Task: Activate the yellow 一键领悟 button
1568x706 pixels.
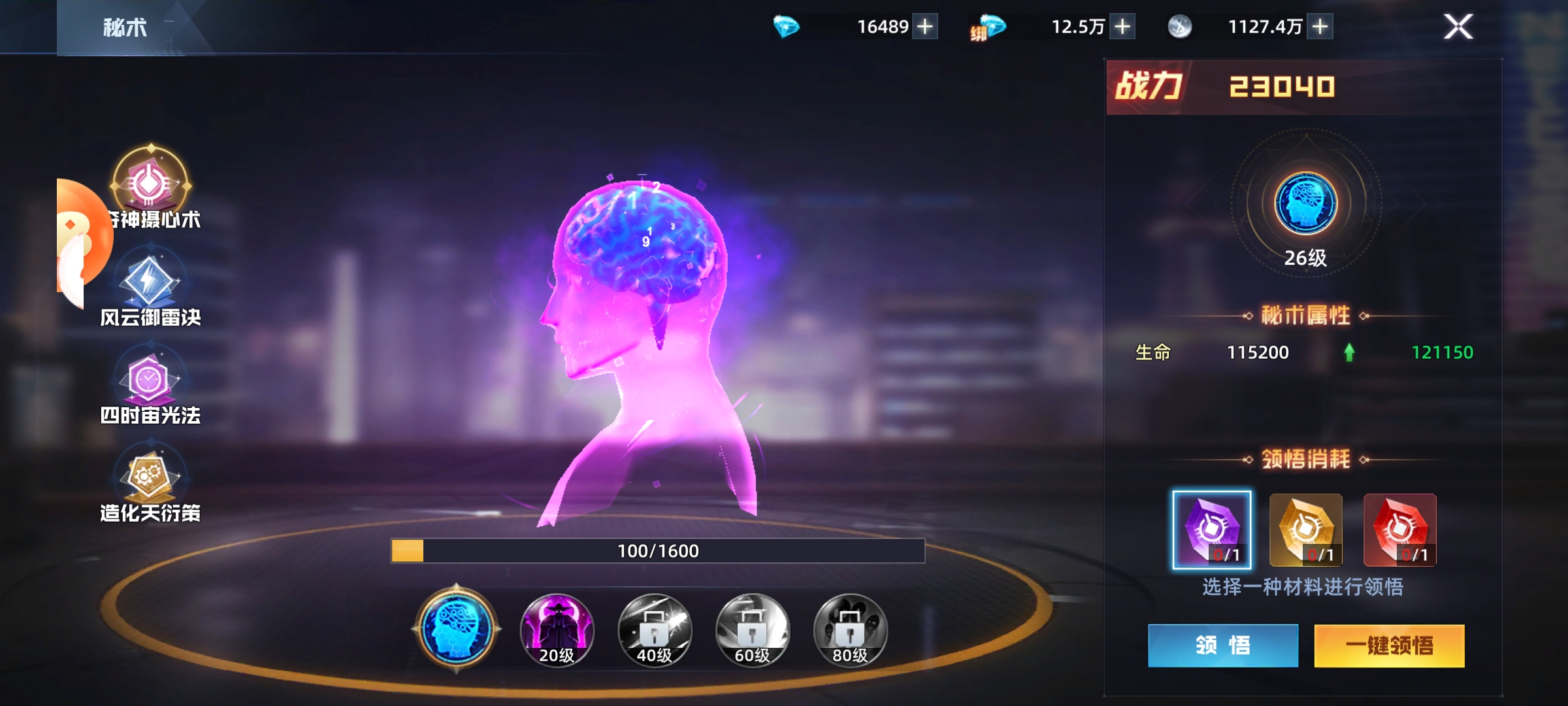Action: coord(1389,646)
